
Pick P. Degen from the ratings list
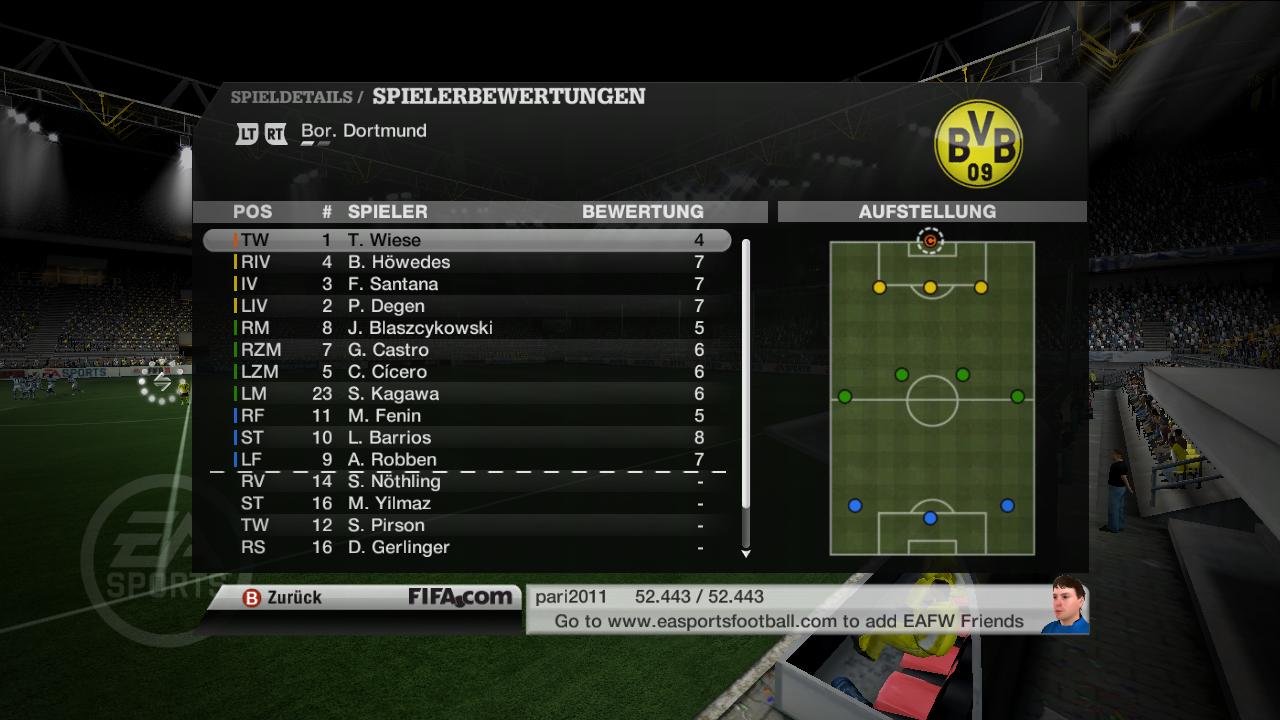[x=466, y=306]
